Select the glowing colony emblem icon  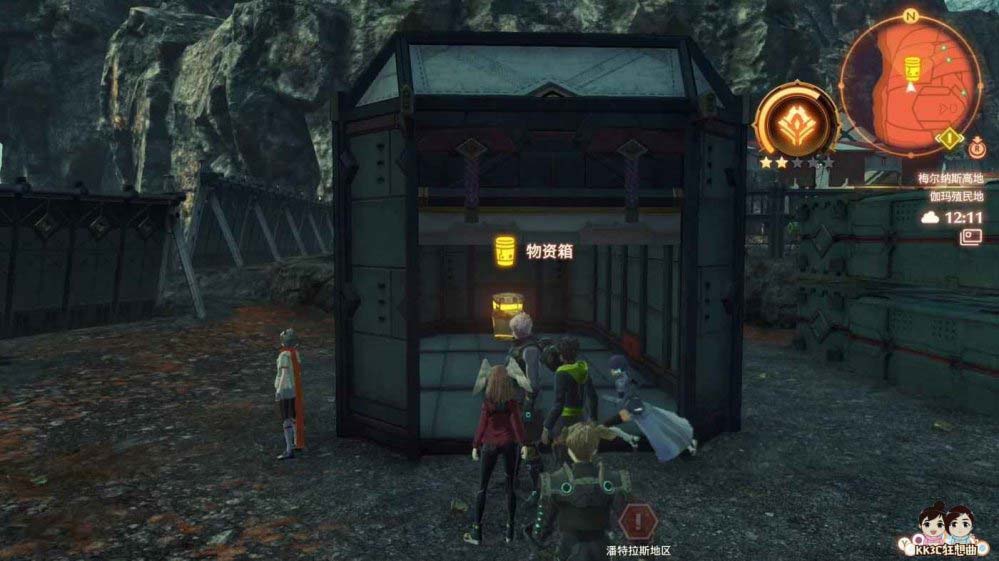click(x=796, y=118)
